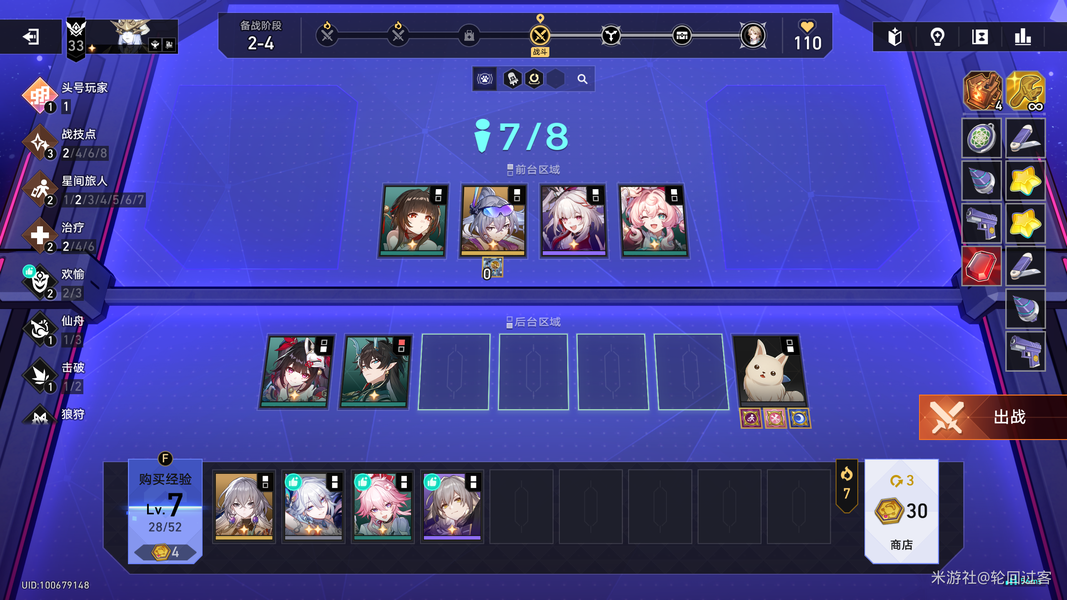This screenshot has width=1067, height=600.
Task: Show the bar chart statistics icon
Action: click(x=1022, y=37)
